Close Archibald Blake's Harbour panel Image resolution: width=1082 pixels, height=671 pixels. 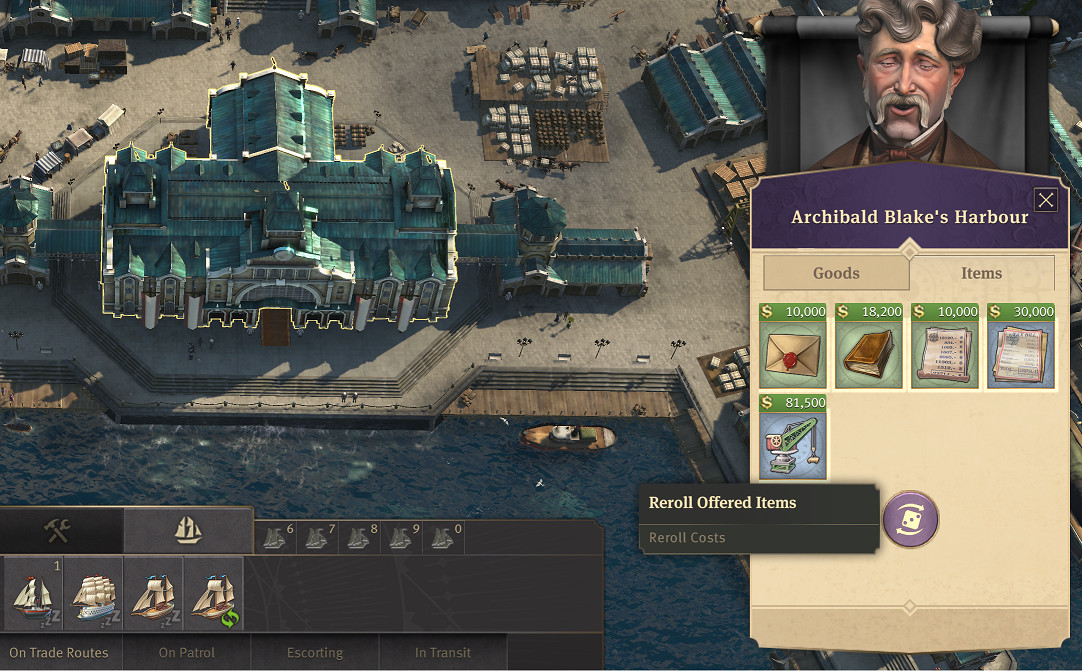tap(1045, 200)
